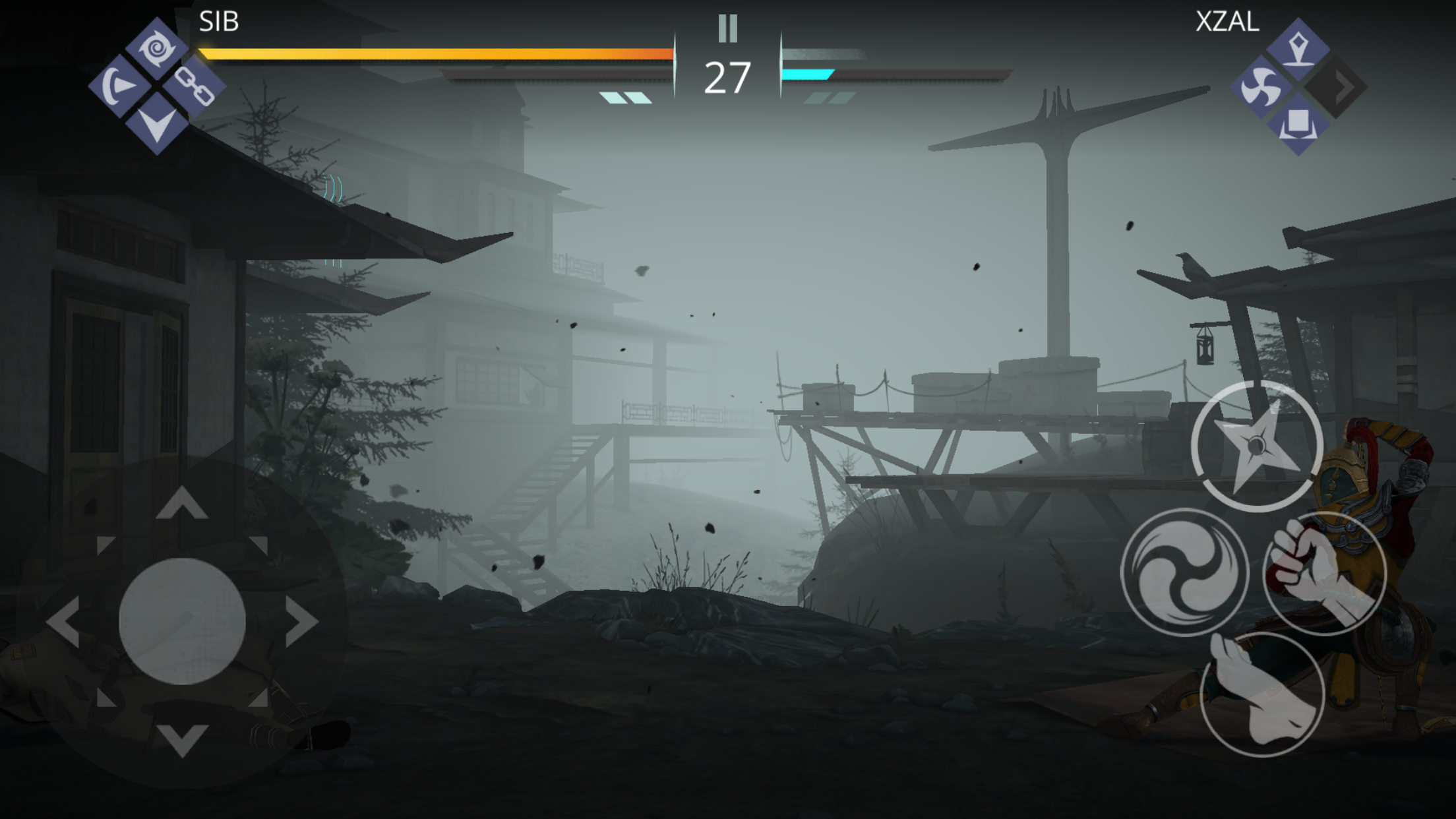Inspect XZAL's square block perk icon
The image size is (1456, 819).
(1298, 125)
